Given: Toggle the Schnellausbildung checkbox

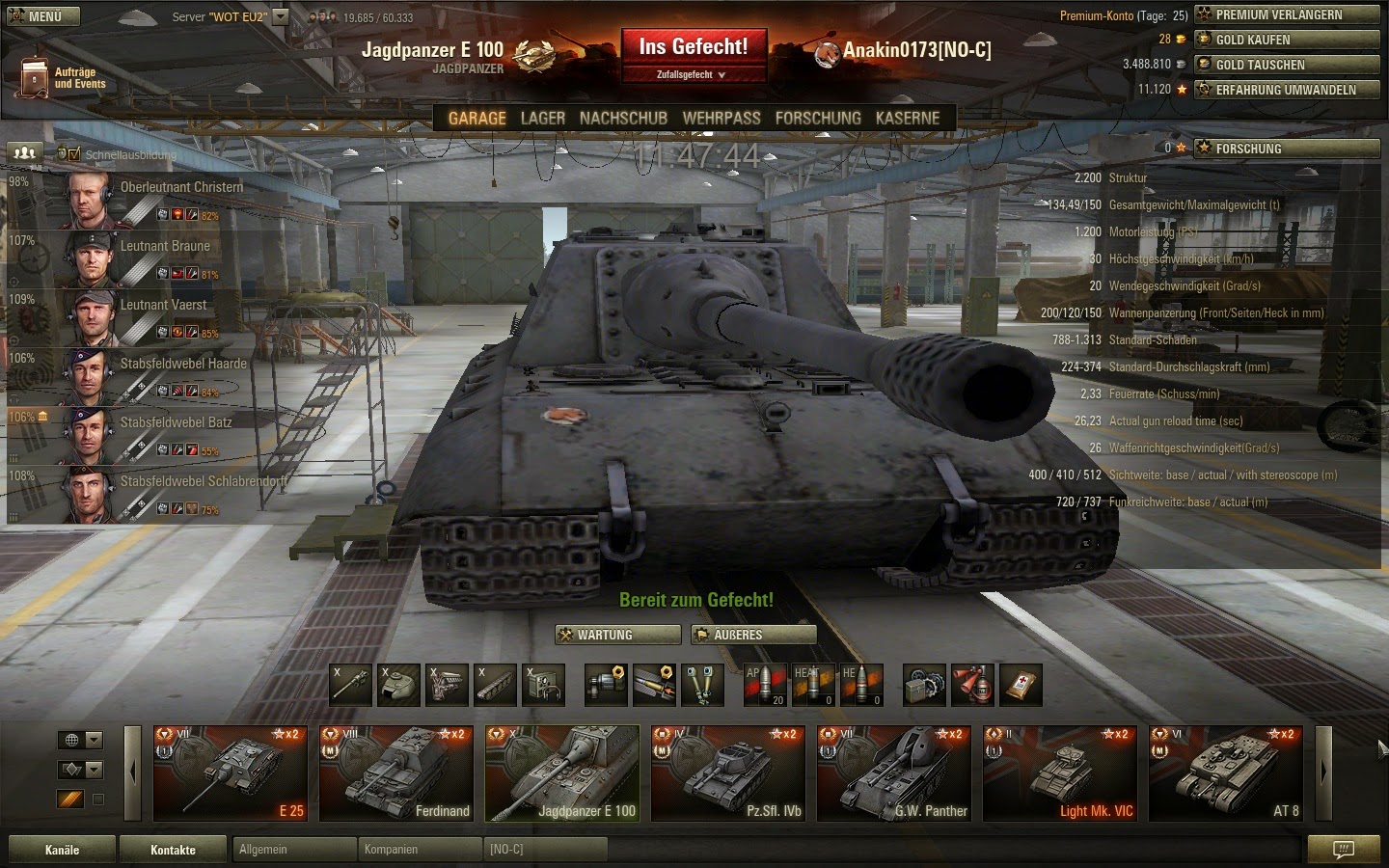Looking at the screenshot, I should 74,152.
